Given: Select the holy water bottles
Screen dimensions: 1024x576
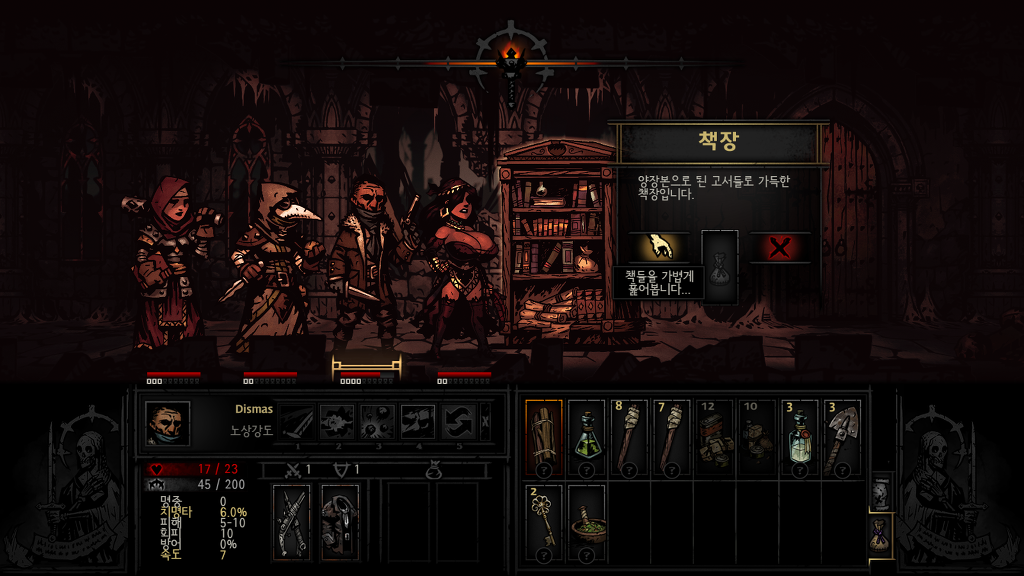Looking at the screenshot, I should pos(801,438).
